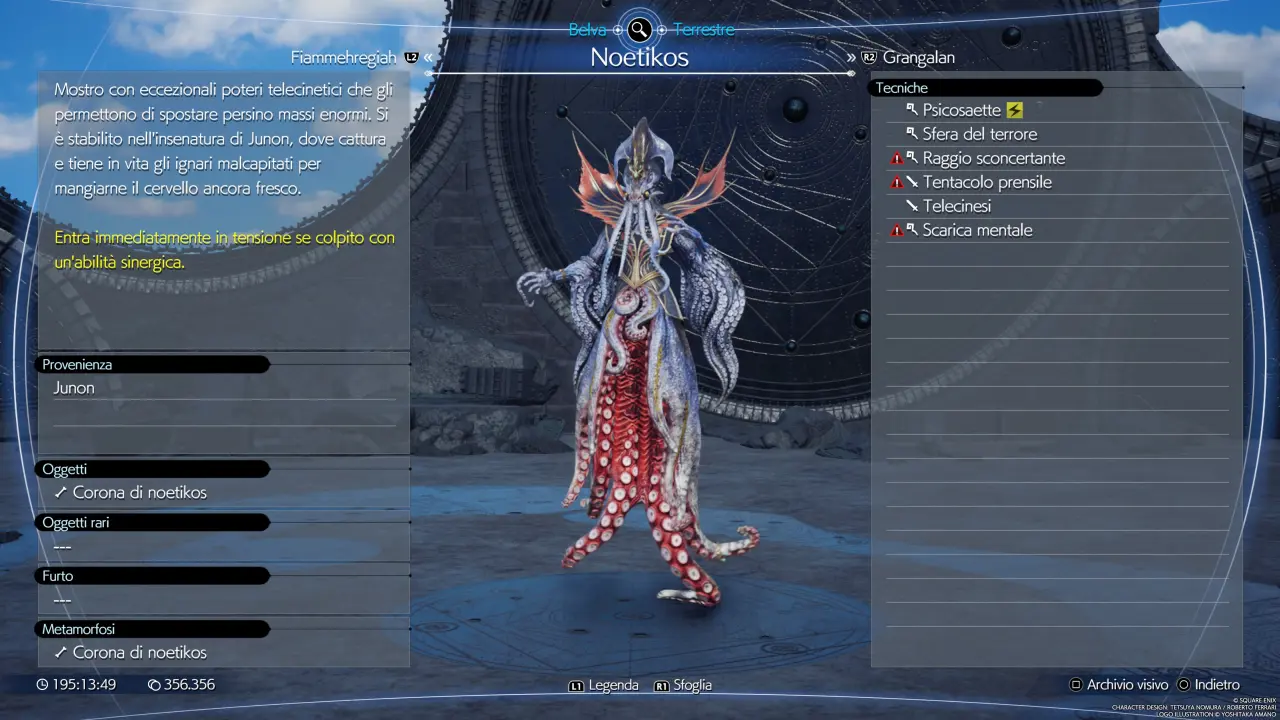Image resolution: width=1280 pixels, height=720 pixels.
Task: Select the Junon provenance entry
Action: [x=74, y=388]
